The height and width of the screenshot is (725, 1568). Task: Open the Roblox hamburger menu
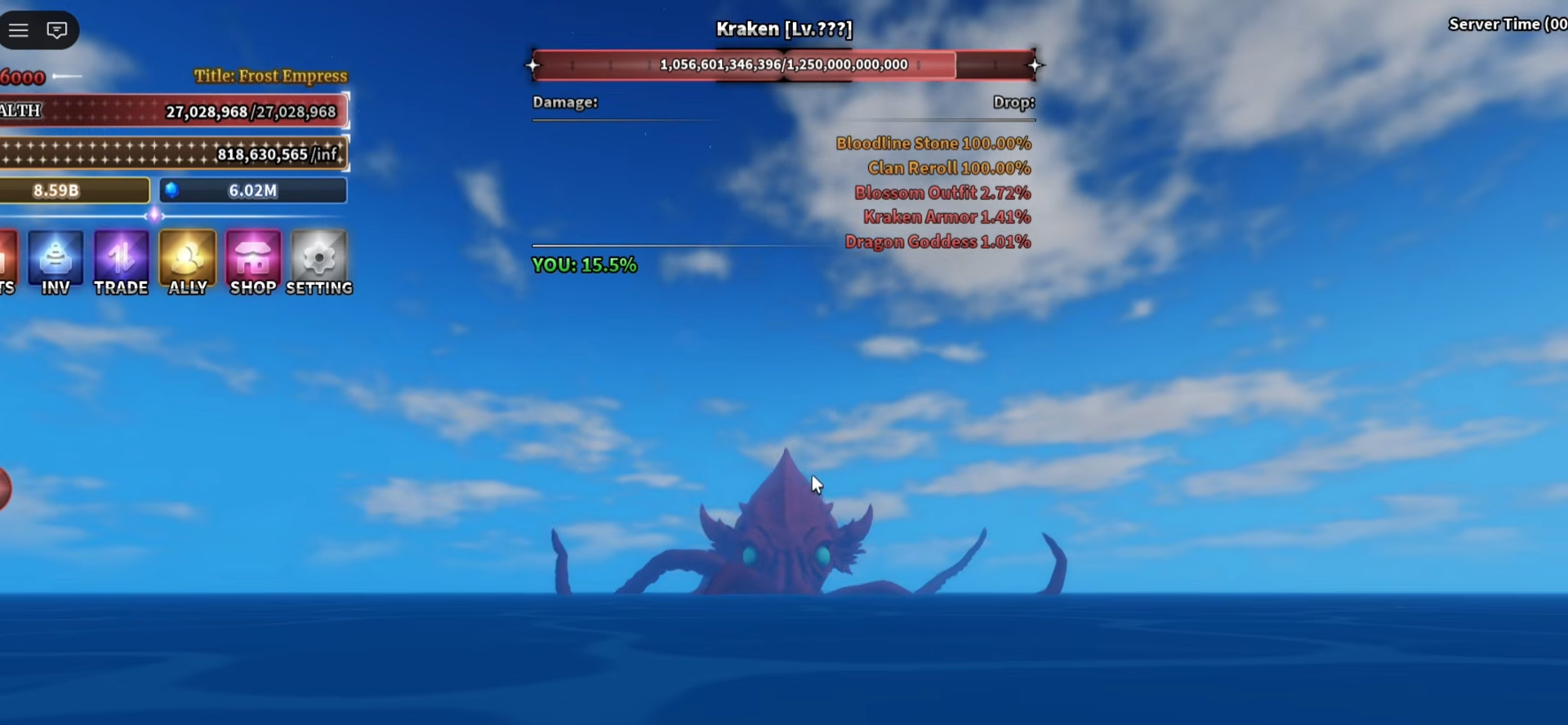(x=19, y=30)
